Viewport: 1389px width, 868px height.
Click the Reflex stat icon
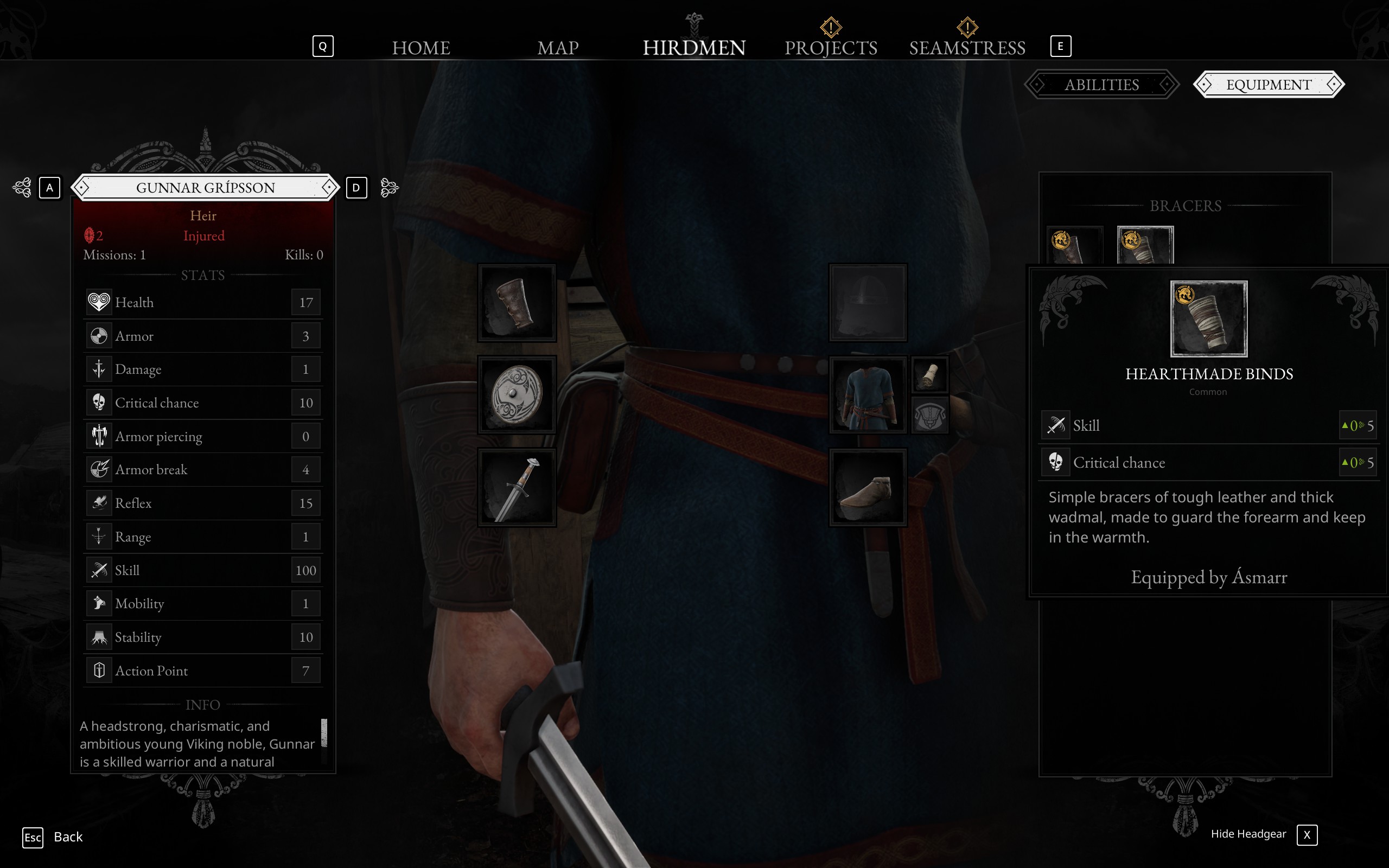99,502
